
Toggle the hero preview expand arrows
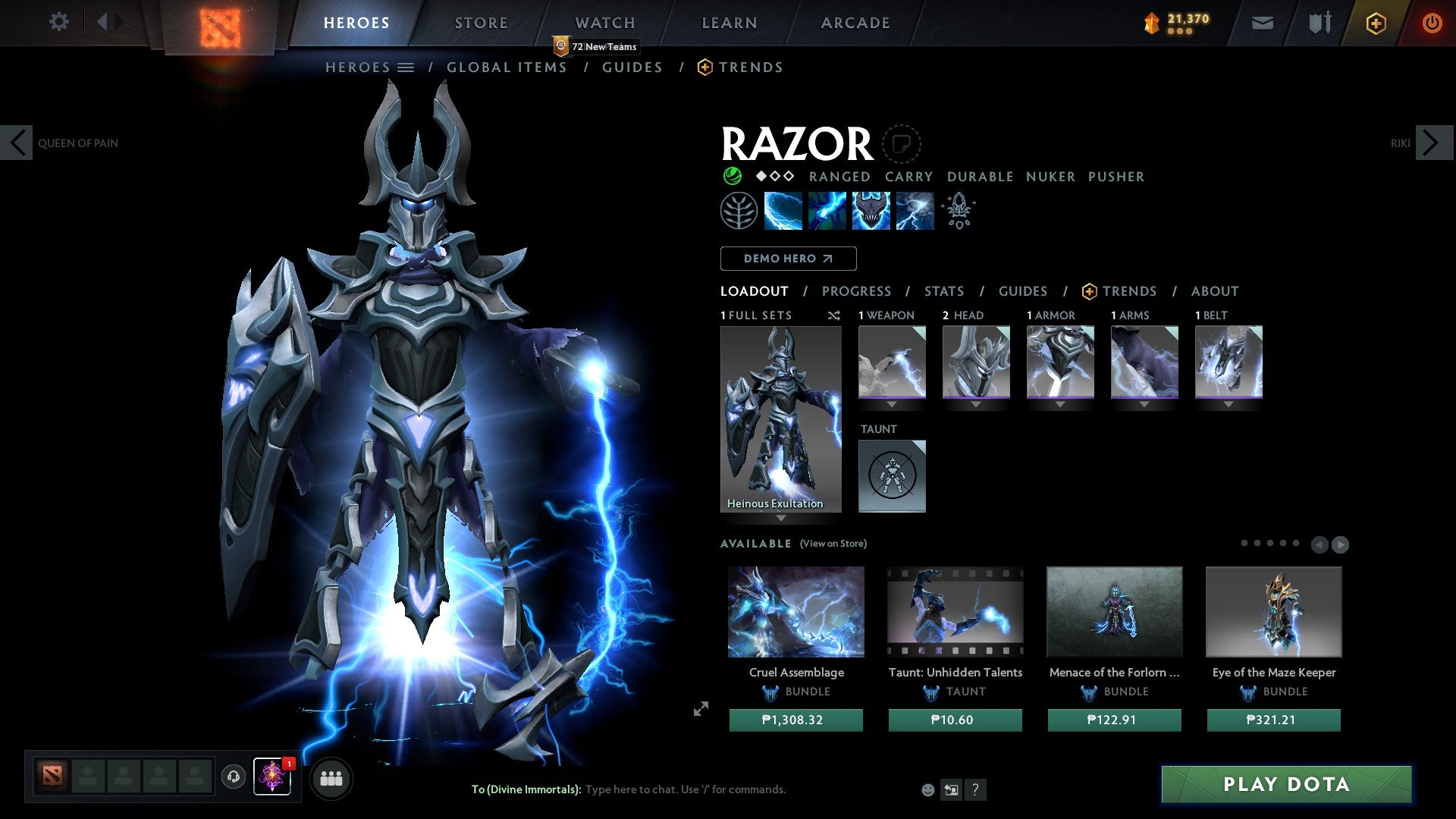[x=699, y=710]
